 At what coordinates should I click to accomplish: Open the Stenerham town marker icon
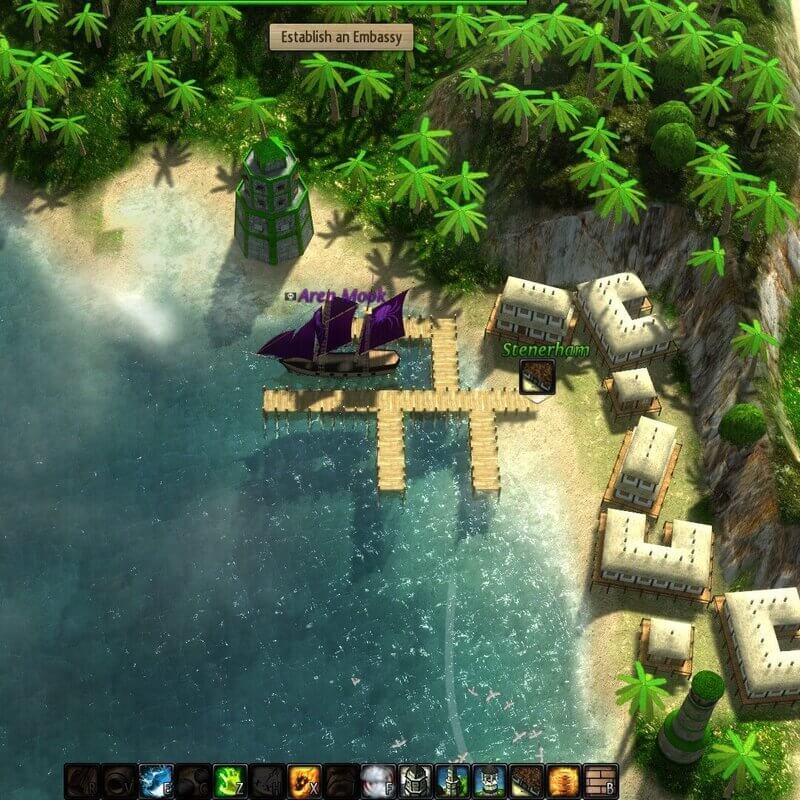point(537,378)
